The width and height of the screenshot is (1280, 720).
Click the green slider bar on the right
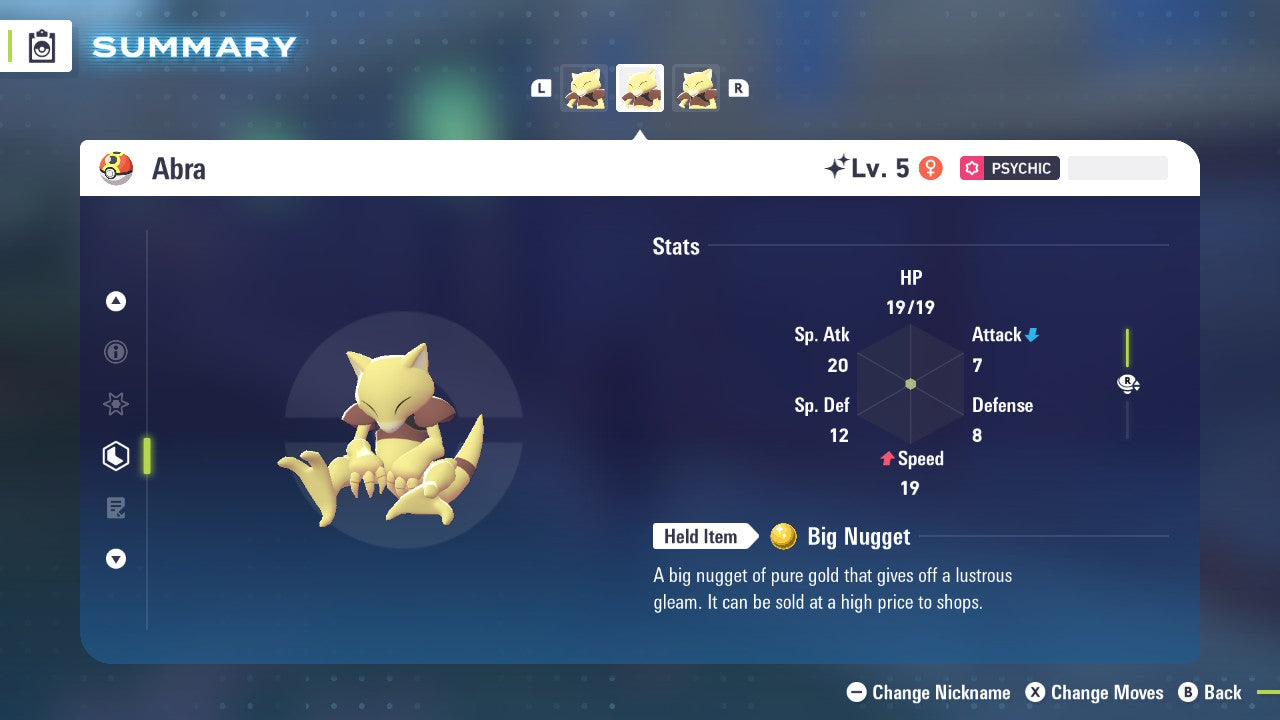coord(1129,345)
